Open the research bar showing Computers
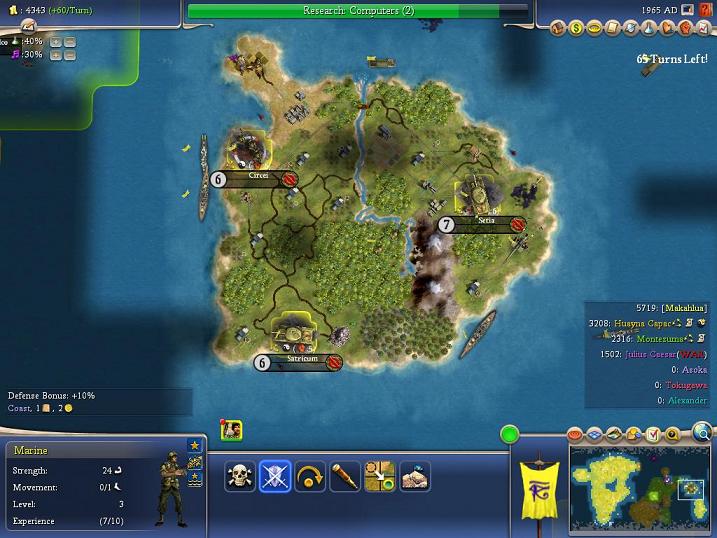This screenshot has height=538, width=717. [358, 11]
